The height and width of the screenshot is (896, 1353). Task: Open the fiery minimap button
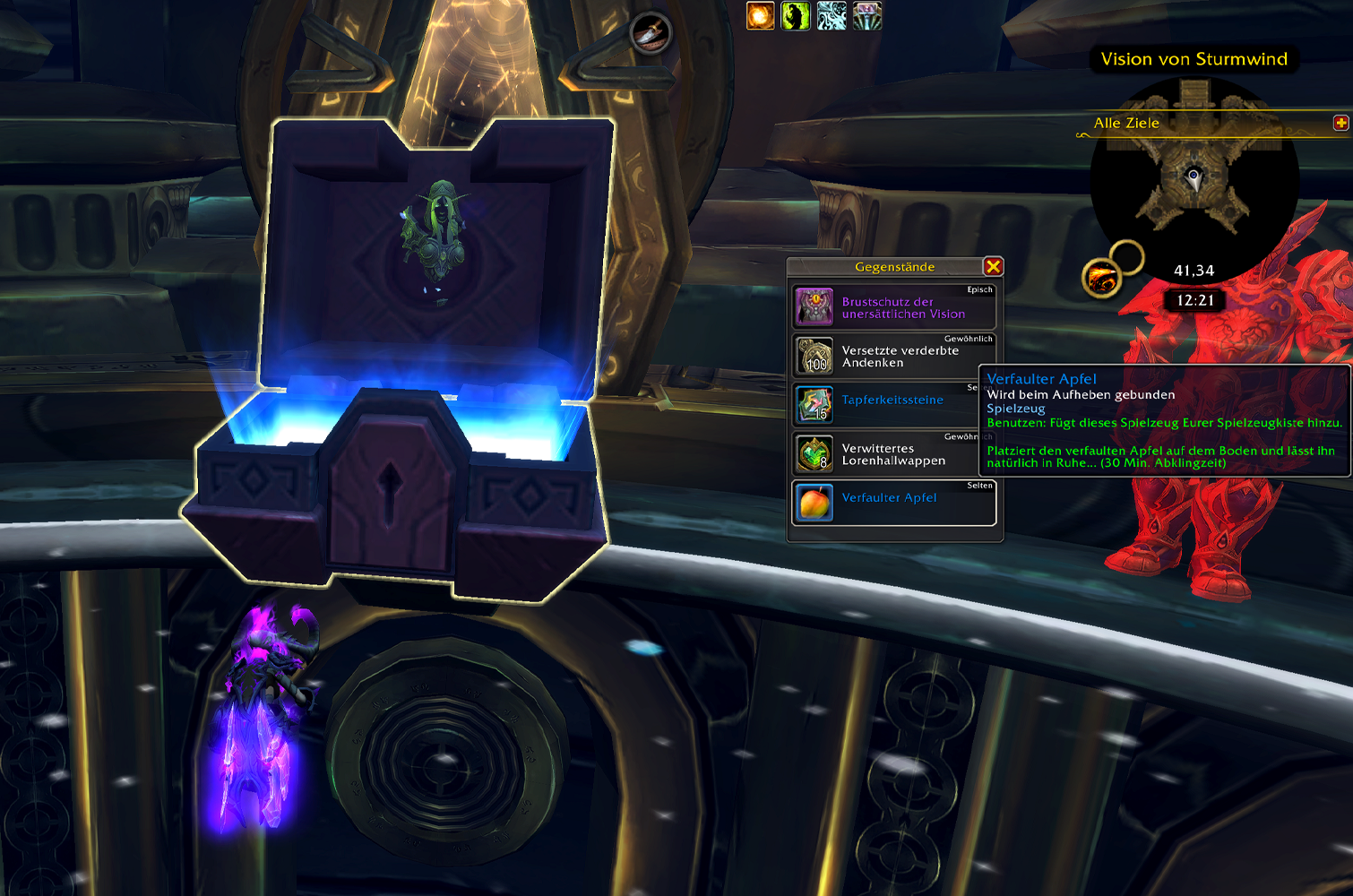(1100, 279)
